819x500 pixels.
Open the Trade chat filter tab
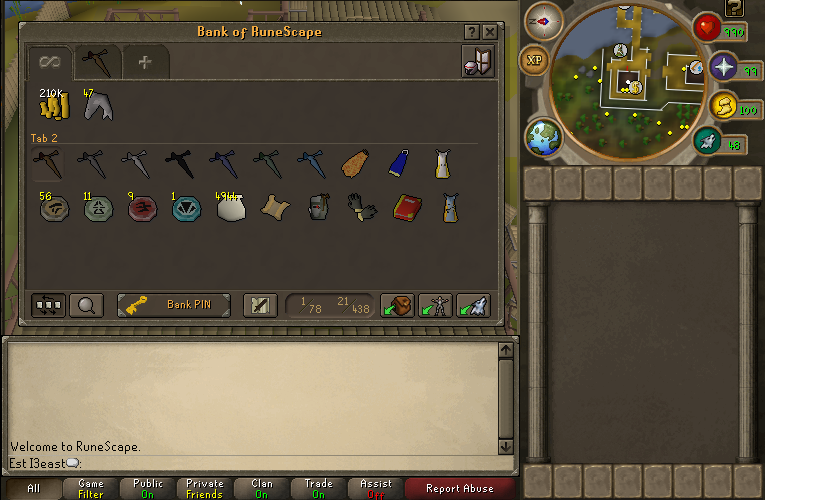[318, 489]
